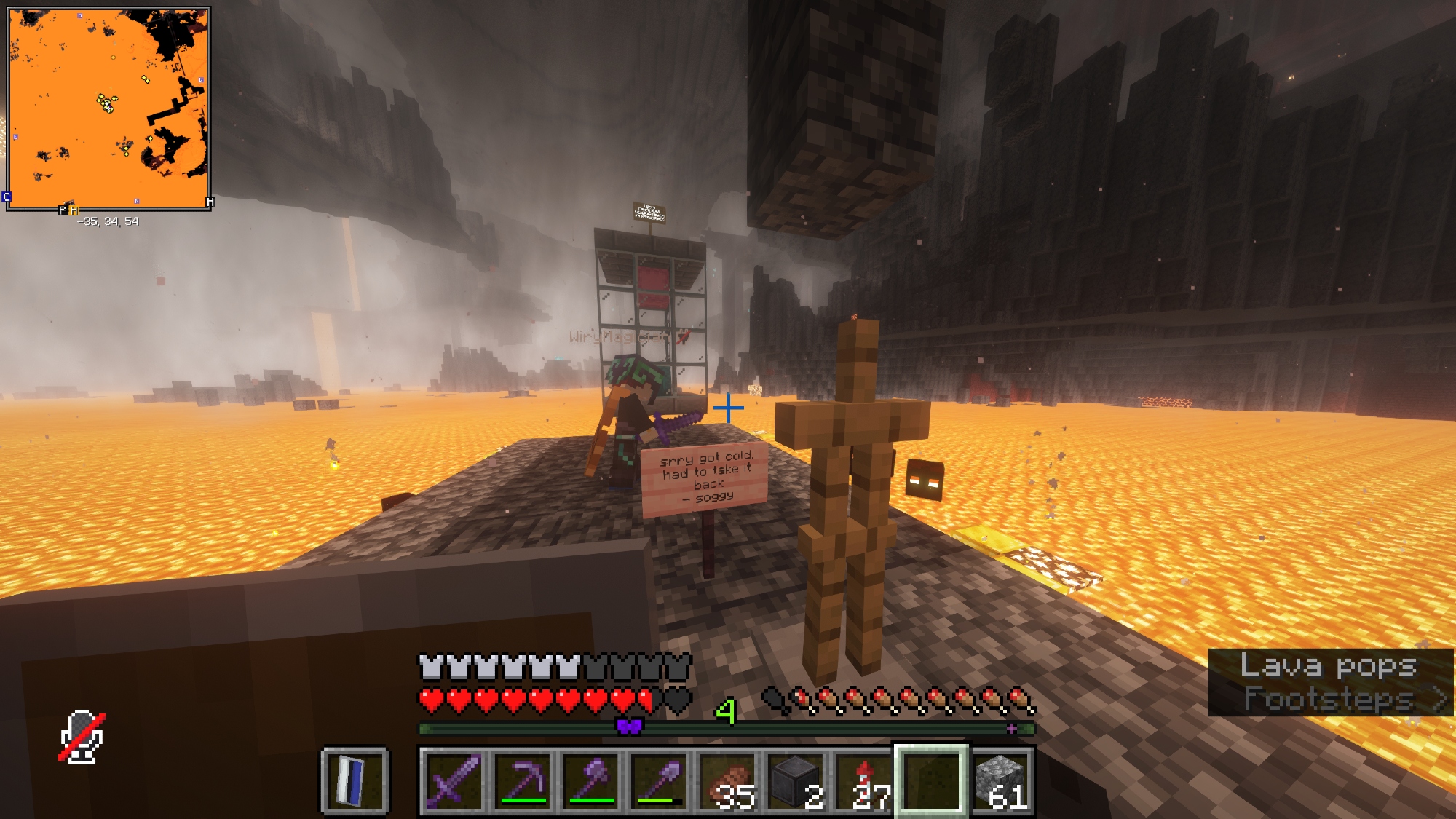Image resolution: width=1456 pixels, height=819 pixels.
Task: Click the shield in the offhand slot
Action: [x=355, y=781]
